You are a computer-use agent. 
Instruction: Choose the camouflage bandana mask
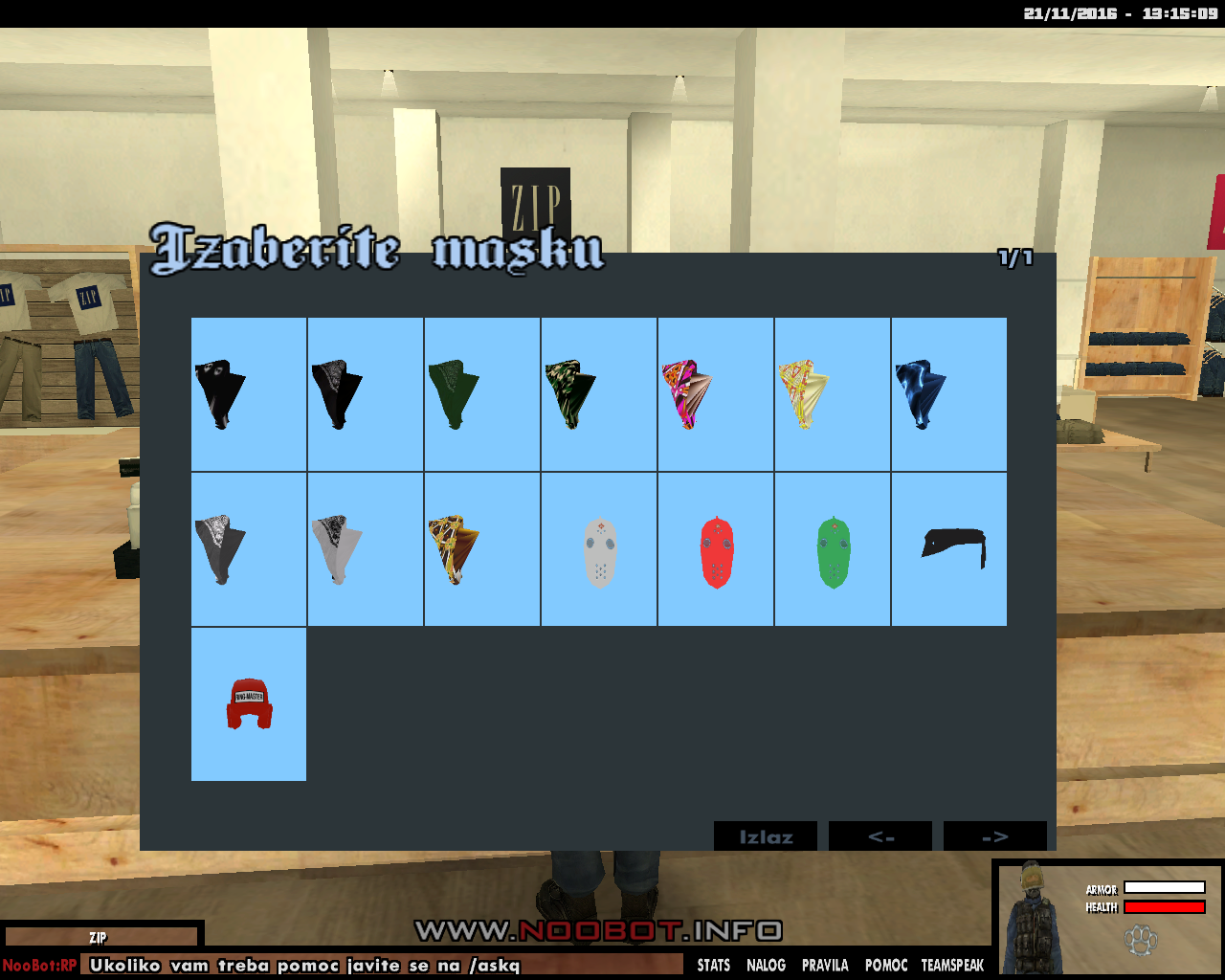[x=599, y=394]
